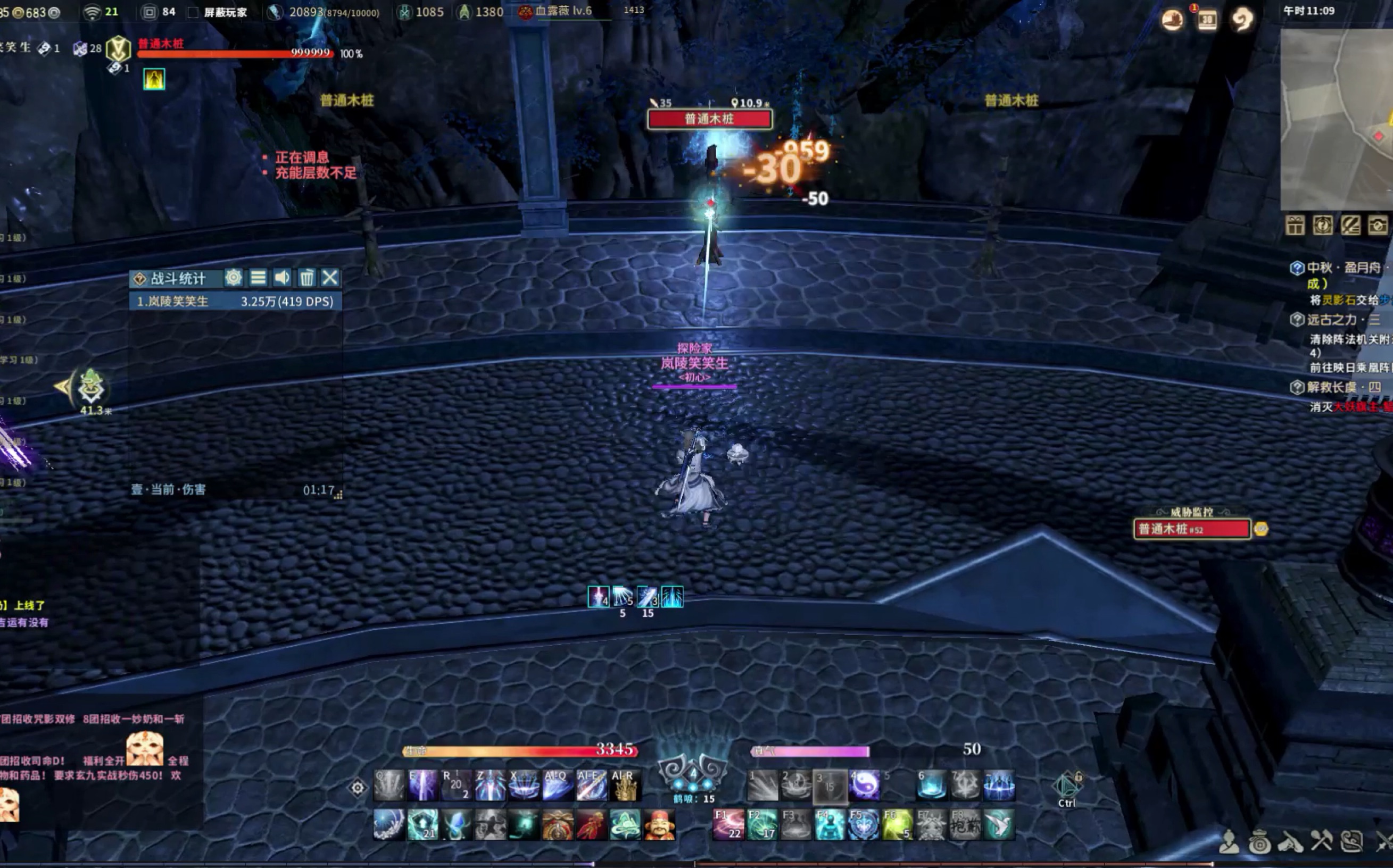Toggle the 屏蔽玩家 hide-players checkbox
The image size is (1393, 868).
pyautogui.click(x=194, y=12)
